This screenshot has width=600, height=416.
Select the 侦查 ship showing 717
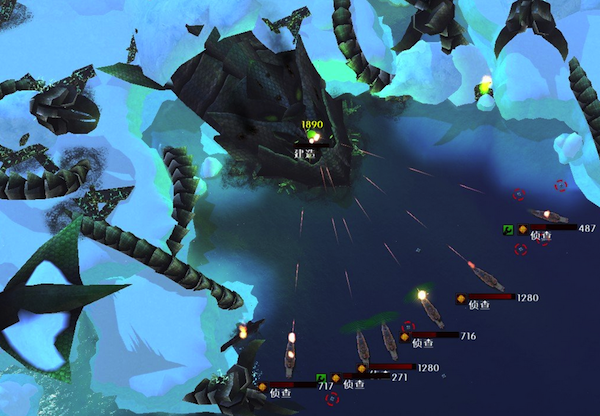(290, 356)
